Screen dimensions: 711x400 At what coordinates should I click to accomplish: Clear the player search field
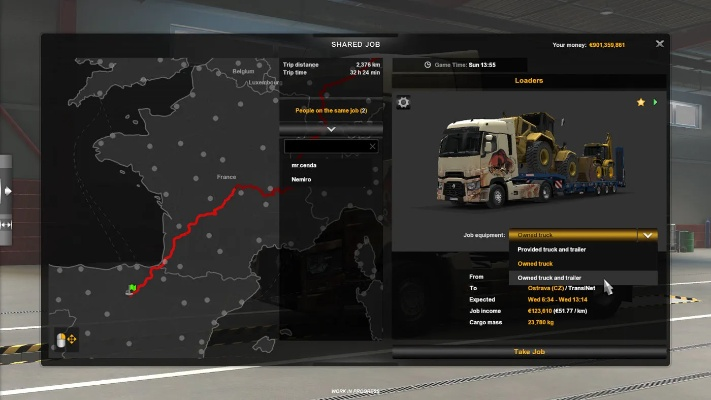(x=373, y=146)
